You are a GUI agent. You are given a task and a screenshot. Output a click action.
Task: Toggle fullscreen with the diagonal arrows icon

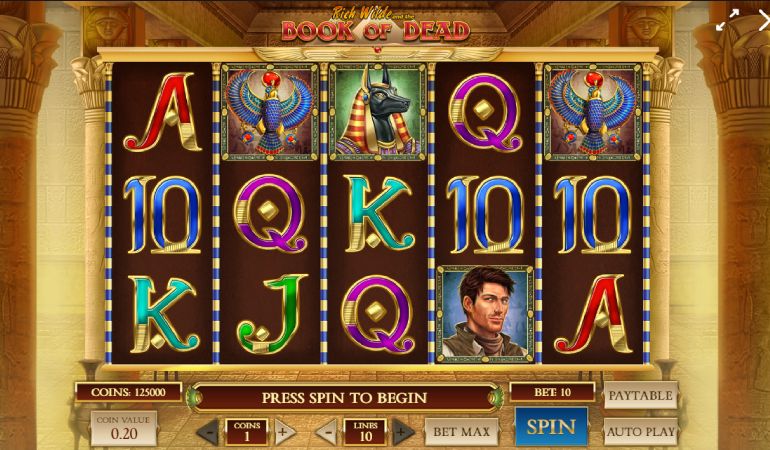pyautogui.click(x=728, y=16)
